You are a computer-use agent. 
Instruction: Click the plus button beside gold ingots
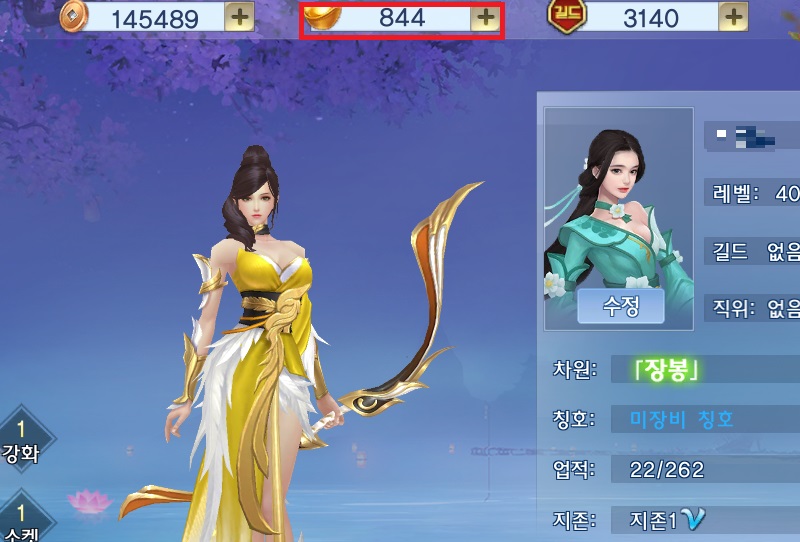(x=484, y=17)
